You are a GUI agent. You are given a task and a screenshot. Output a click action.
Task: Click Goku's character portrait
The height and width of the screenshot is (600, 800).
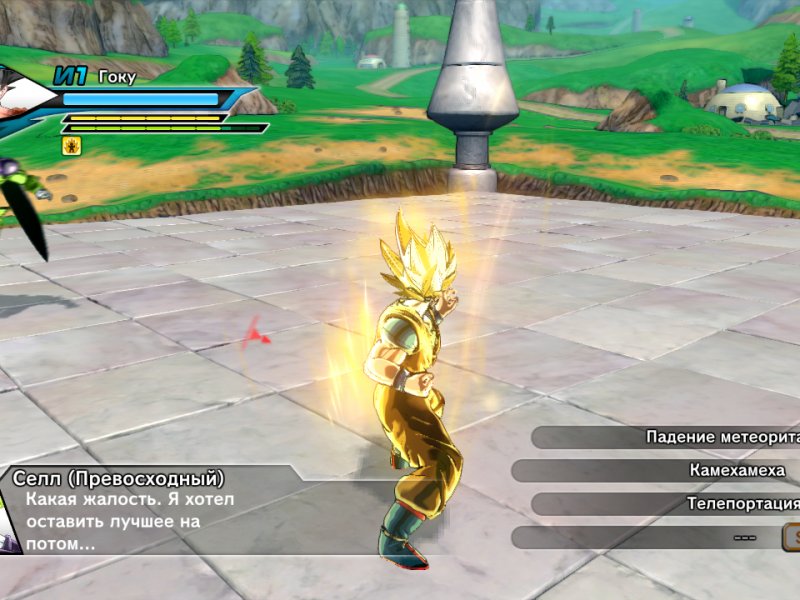(22, 98)
